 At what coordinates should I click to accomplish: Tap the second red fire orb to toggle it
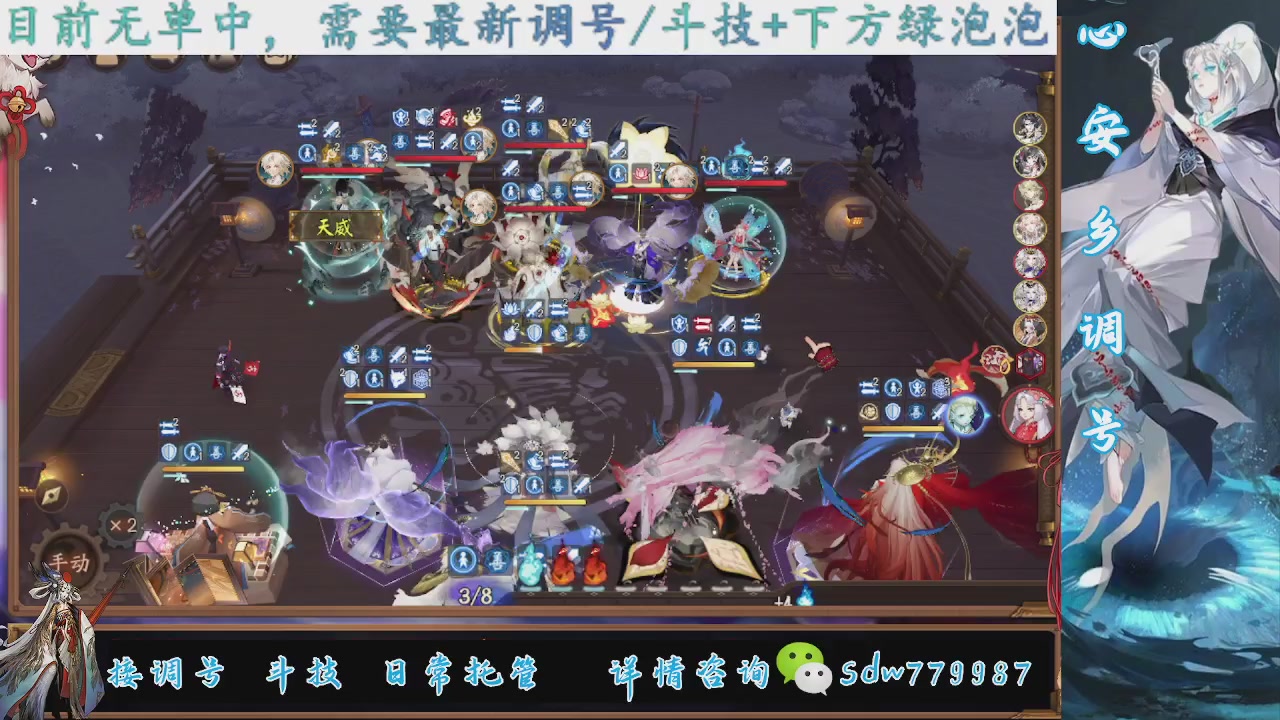coord(595,566)
